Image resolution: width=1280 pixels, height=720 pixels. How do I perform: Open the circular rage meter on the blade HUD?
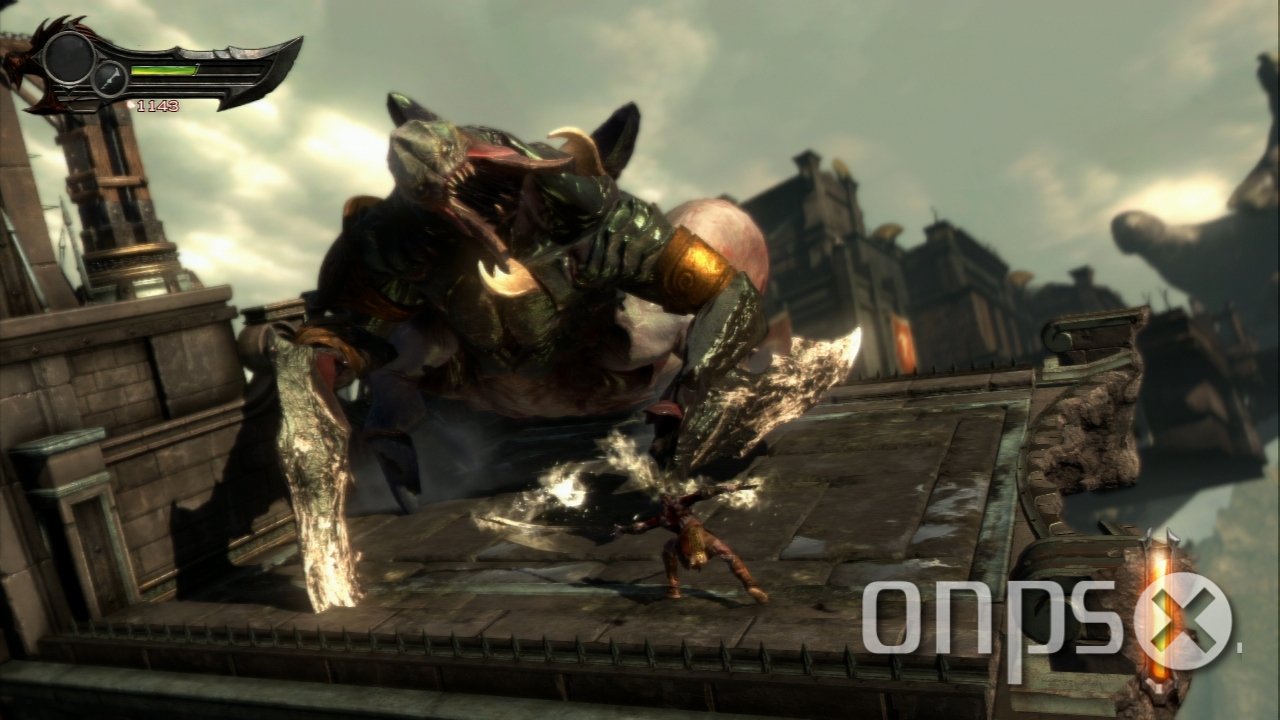(x=67, y=60)
